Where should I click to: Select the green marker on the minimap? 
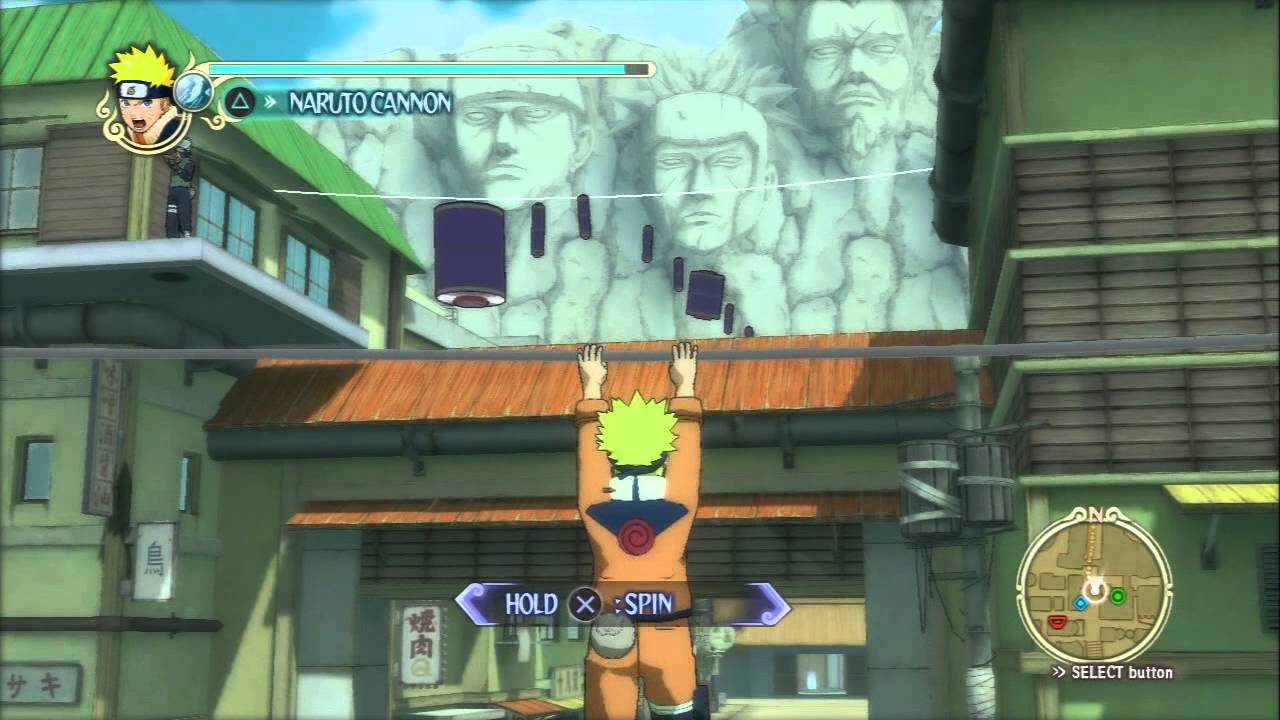tap(1118, 597)
